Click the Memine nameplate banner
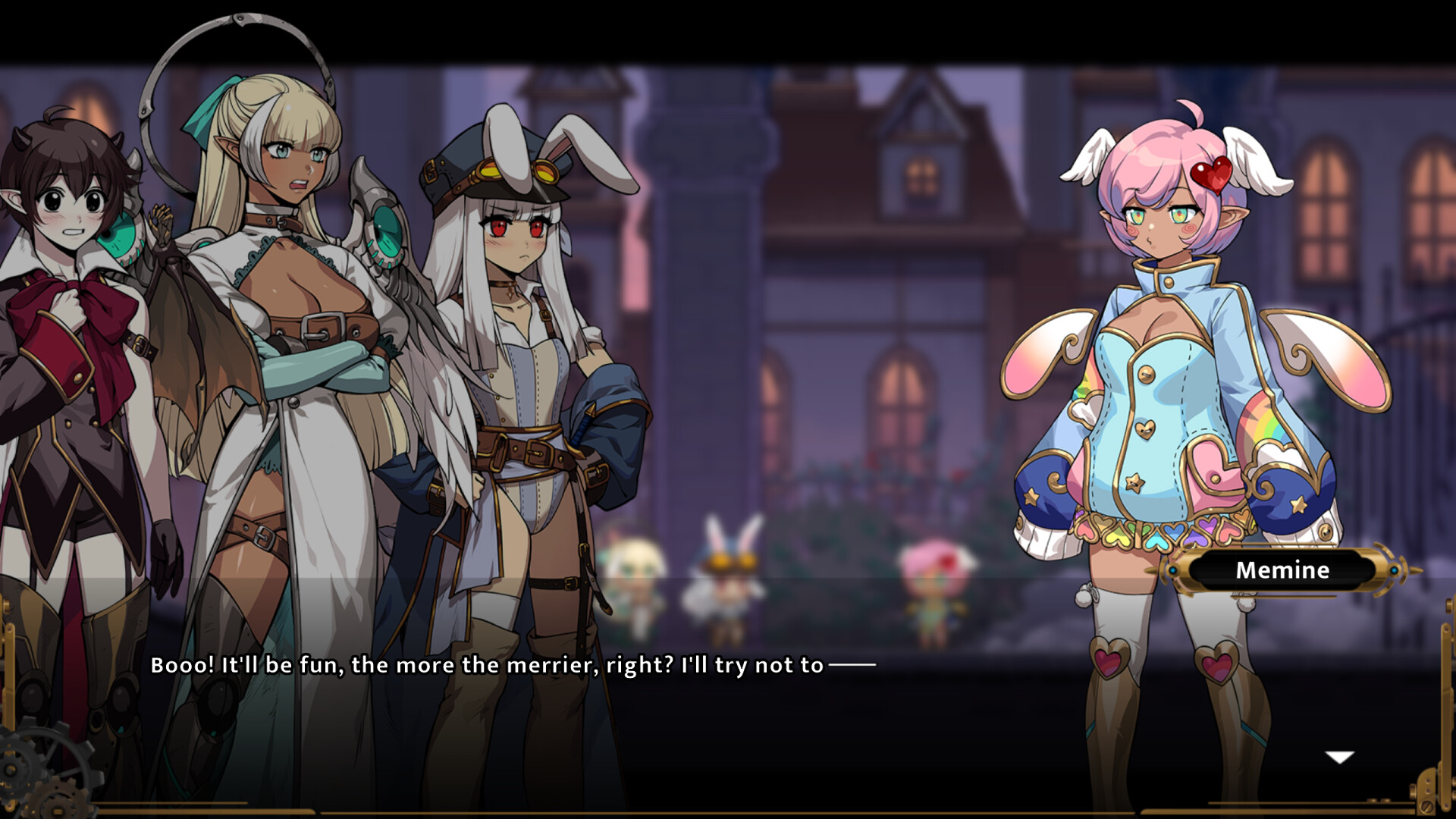 click(x=1283, y=570)
